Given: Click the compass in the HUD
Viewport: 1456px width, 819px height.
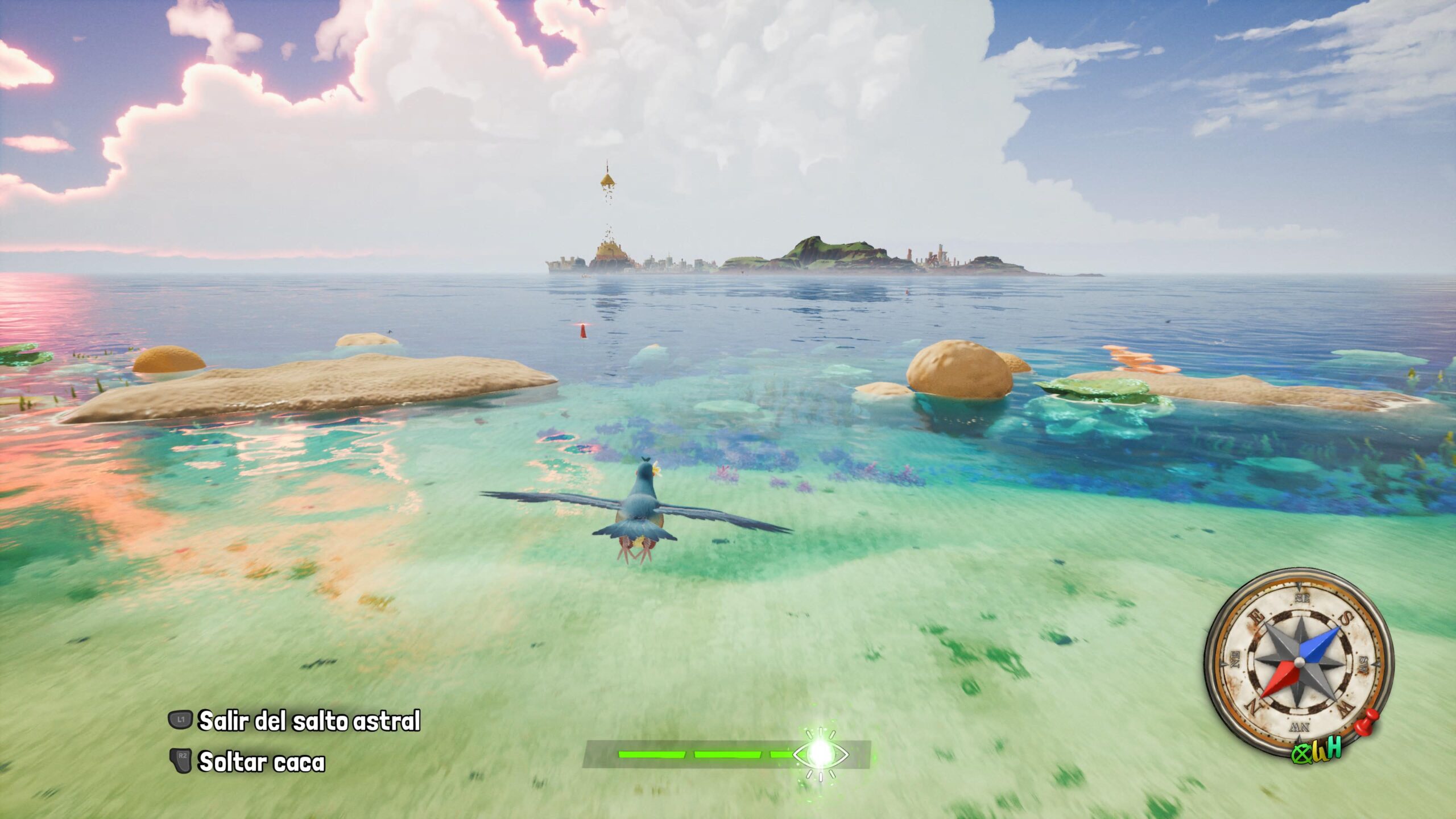Looking at the screenshot, I should tap(1298, 663).
